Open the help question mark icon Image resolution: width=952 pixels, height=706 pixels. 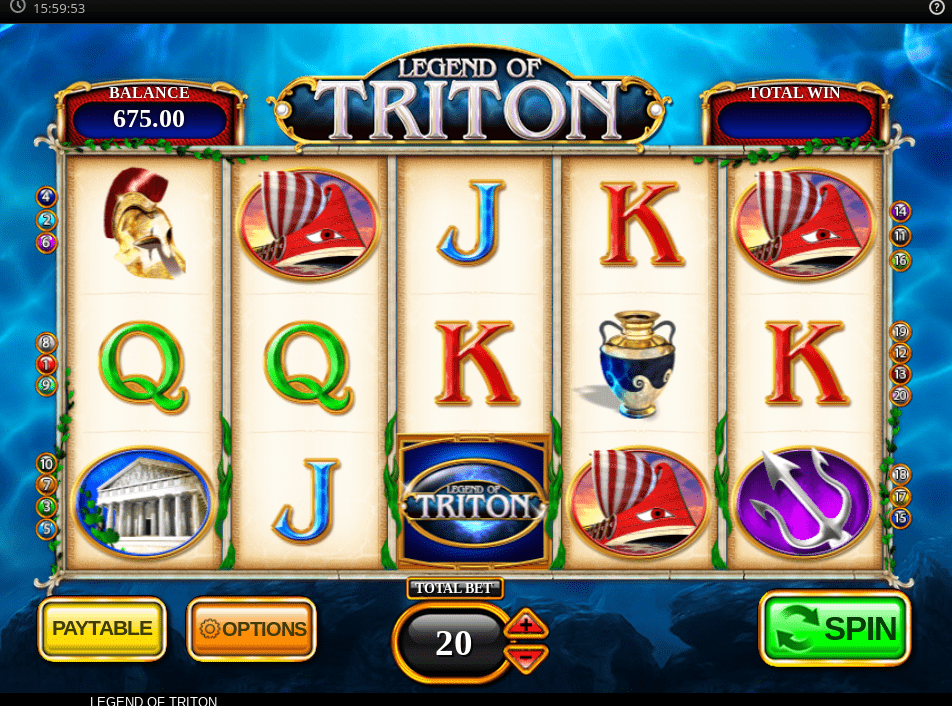click(936, 8)
